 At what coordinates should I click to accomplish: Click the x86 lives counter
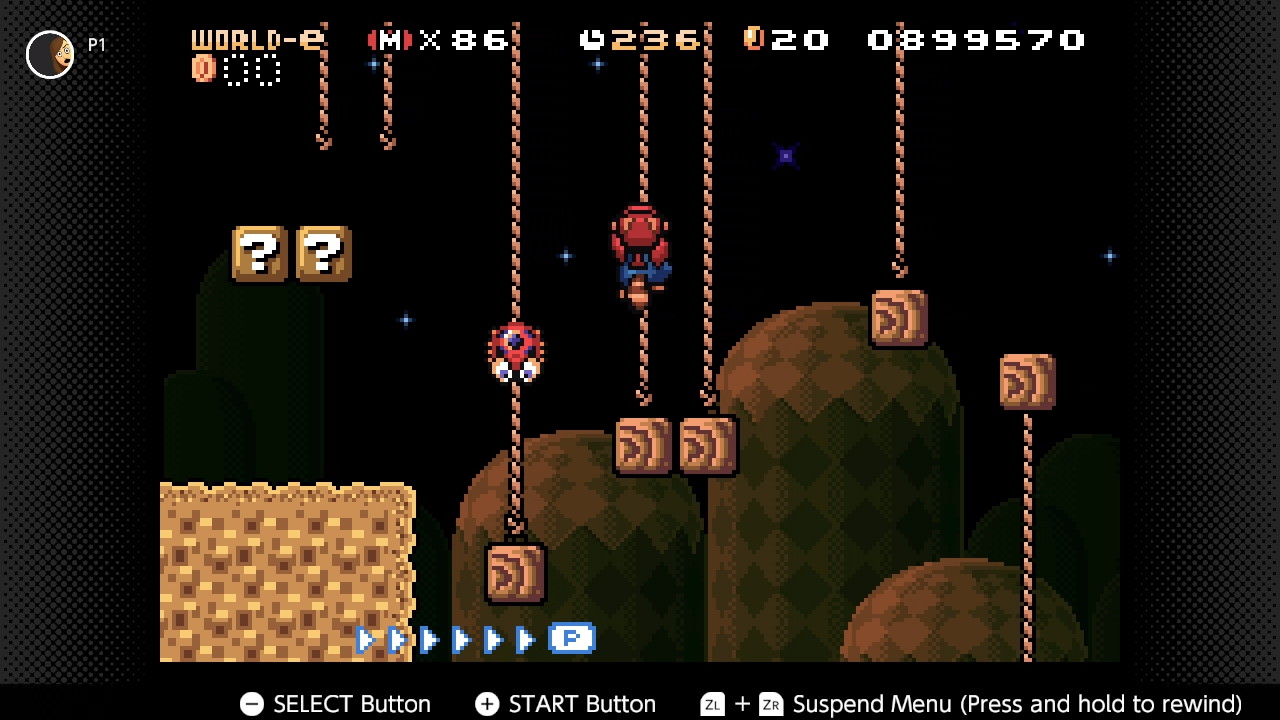coord(460,40)
